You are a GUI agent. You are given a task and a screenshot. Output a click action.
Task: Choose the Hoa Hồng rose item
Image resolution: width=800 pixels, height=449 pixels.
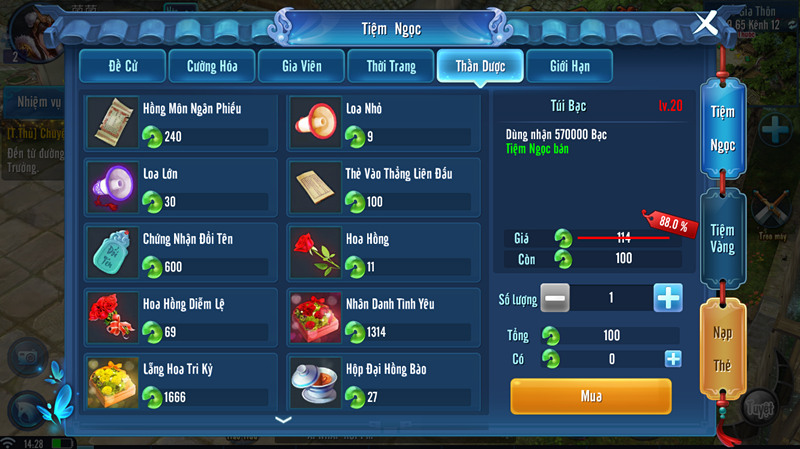[381, 254]
